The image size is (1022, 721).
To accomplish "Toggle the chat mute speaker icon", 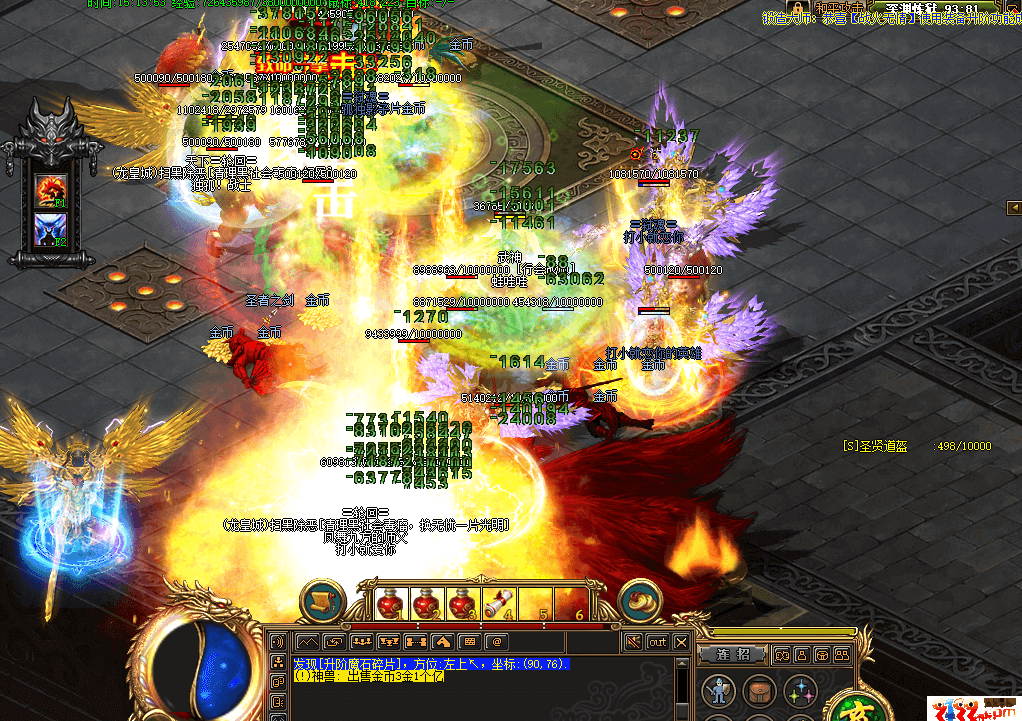I will (633, 641).
